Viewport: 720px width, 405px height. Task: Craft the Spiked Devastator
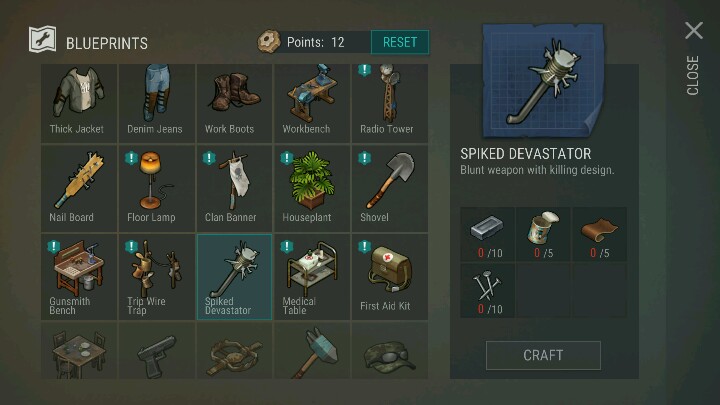coord(543,355)
